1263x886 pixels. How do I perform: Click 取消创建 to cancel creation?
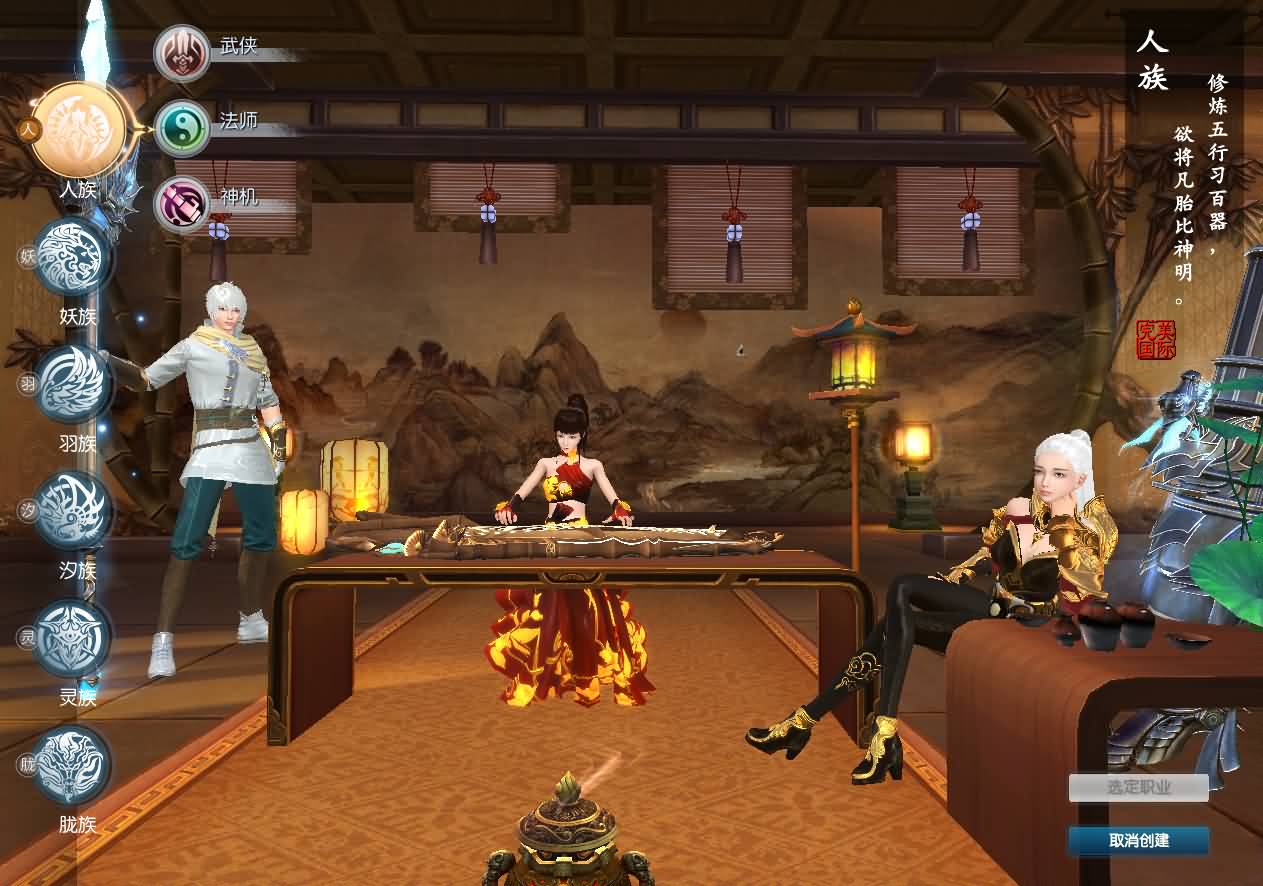coord(1138,841)
